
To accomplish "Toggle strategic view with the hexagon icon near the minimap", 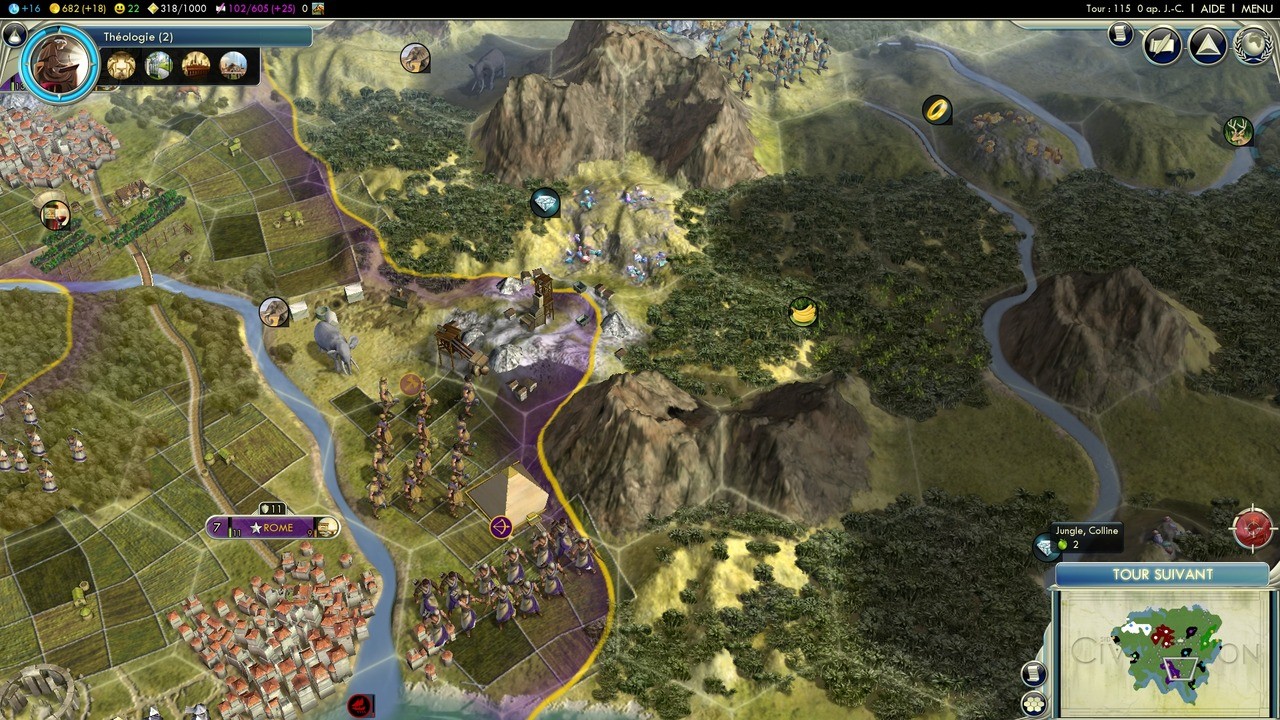I will click(1033, 703).
